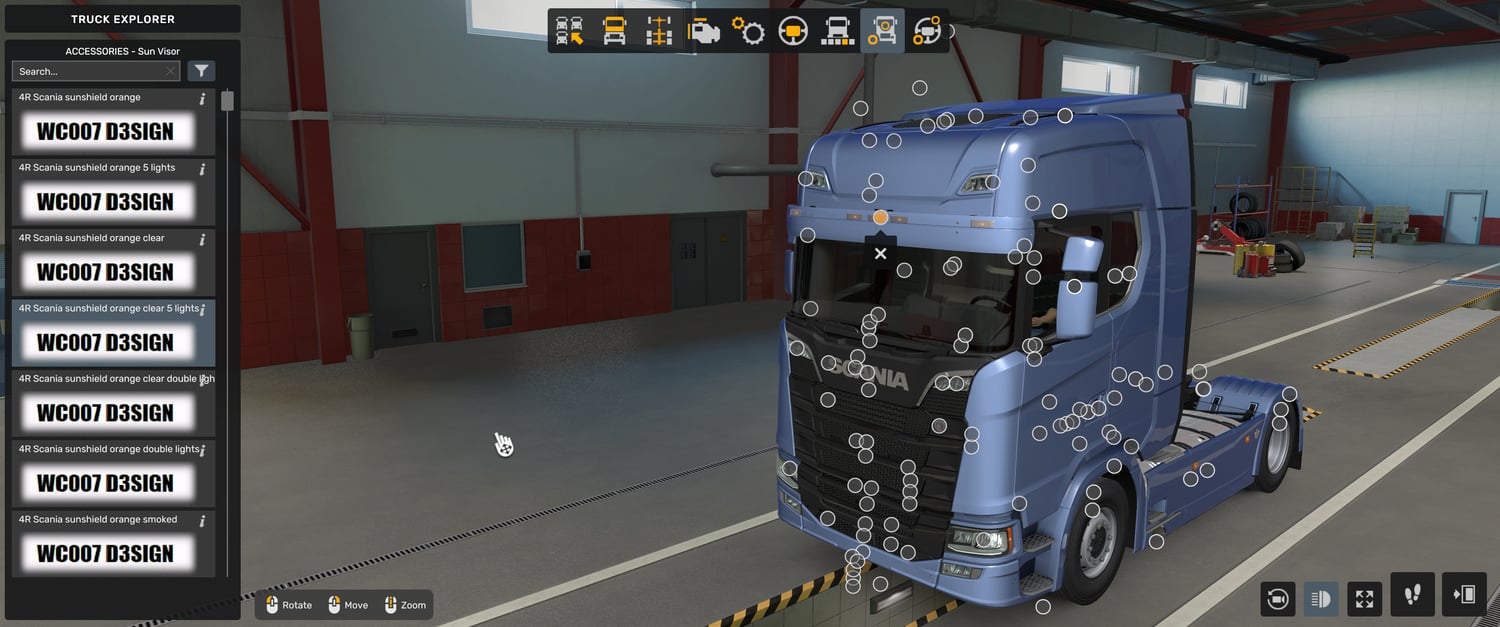Enter fullscreen view with arrows icon
The image size is (1500, 627).
[x=1364, y=599]
